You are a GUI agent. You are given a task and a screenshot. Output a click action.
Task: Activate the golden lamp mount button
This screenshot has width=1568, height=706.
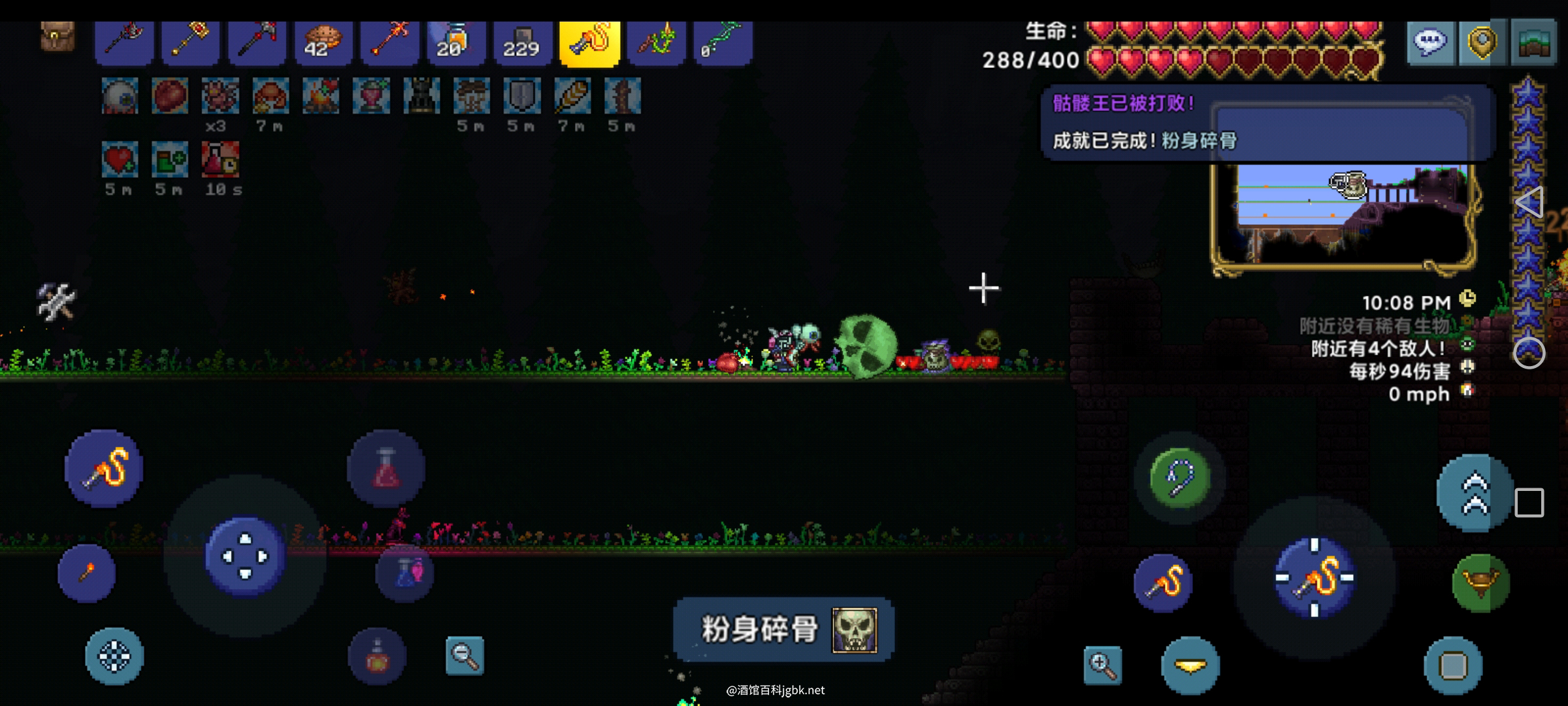pos(1480,582)
